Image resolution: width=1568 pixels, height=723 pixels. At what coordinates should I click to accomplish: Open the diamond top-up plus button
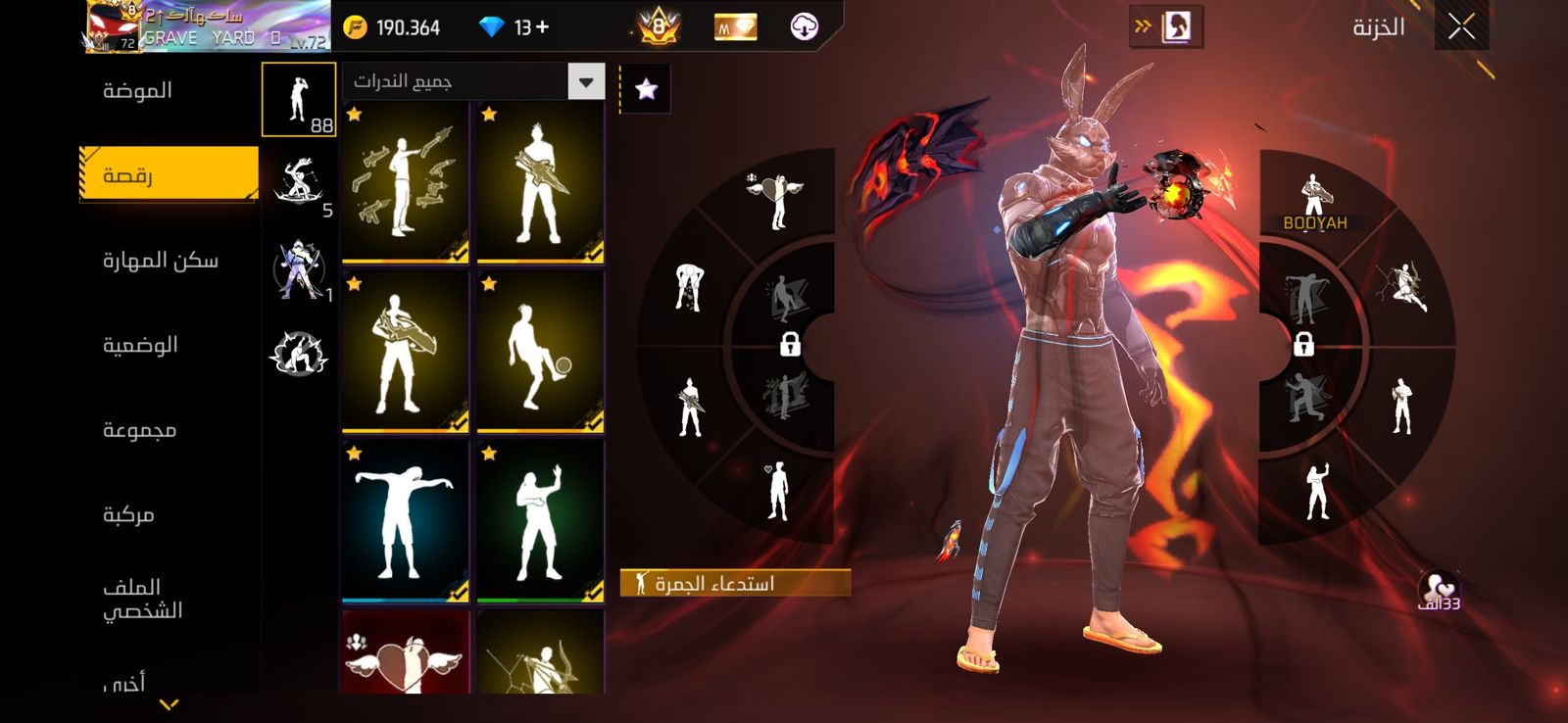542,27
